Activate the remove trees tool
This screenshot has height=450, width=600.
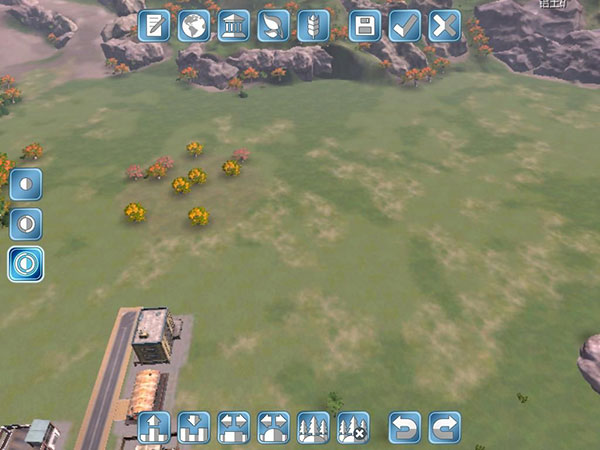353,427
